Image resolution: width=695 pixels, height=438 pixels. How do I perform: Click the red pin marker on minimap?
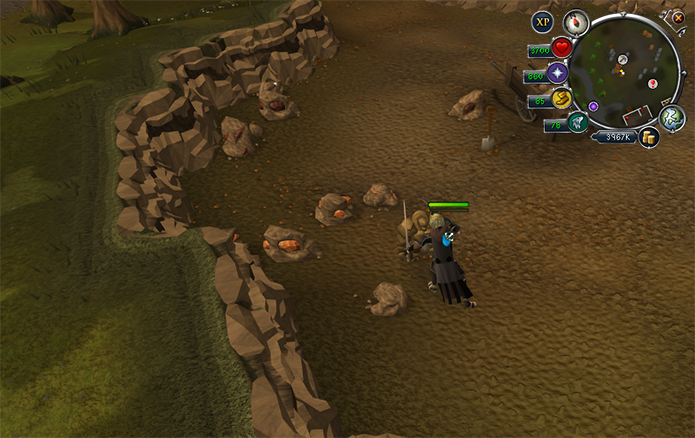tap(653, 84)
